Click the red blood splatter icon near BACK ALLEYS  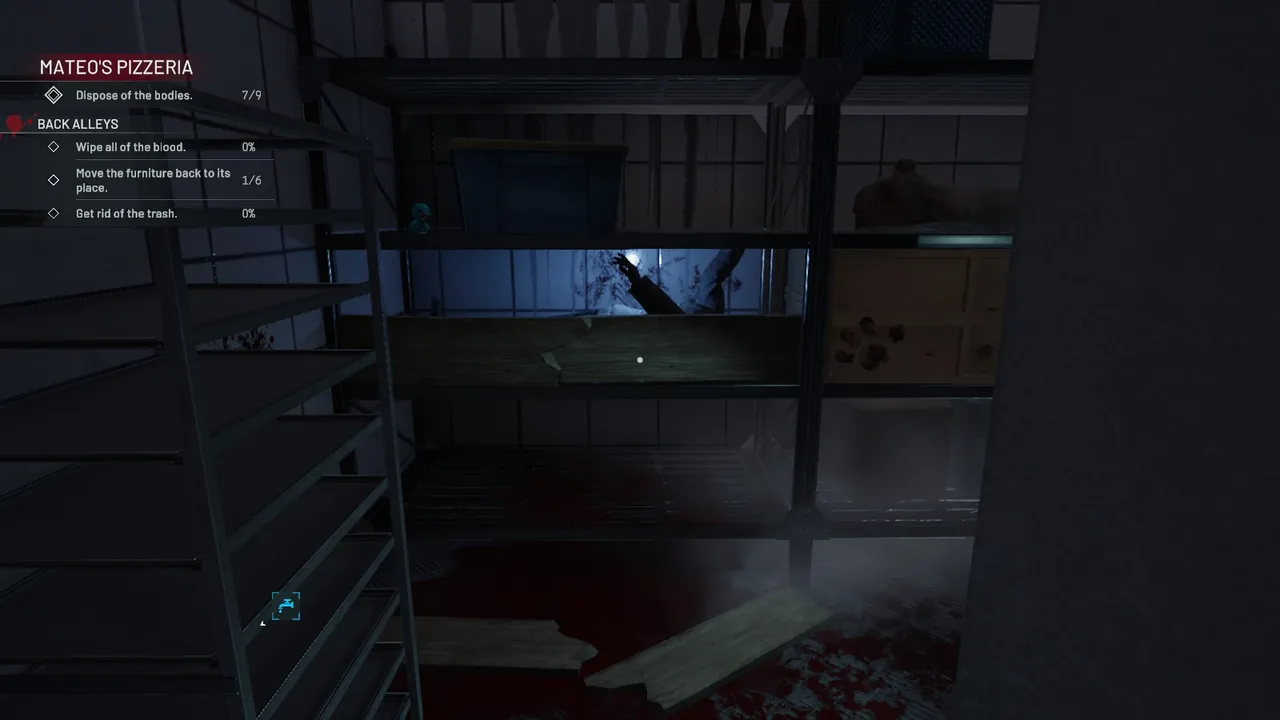click(14, 123)
